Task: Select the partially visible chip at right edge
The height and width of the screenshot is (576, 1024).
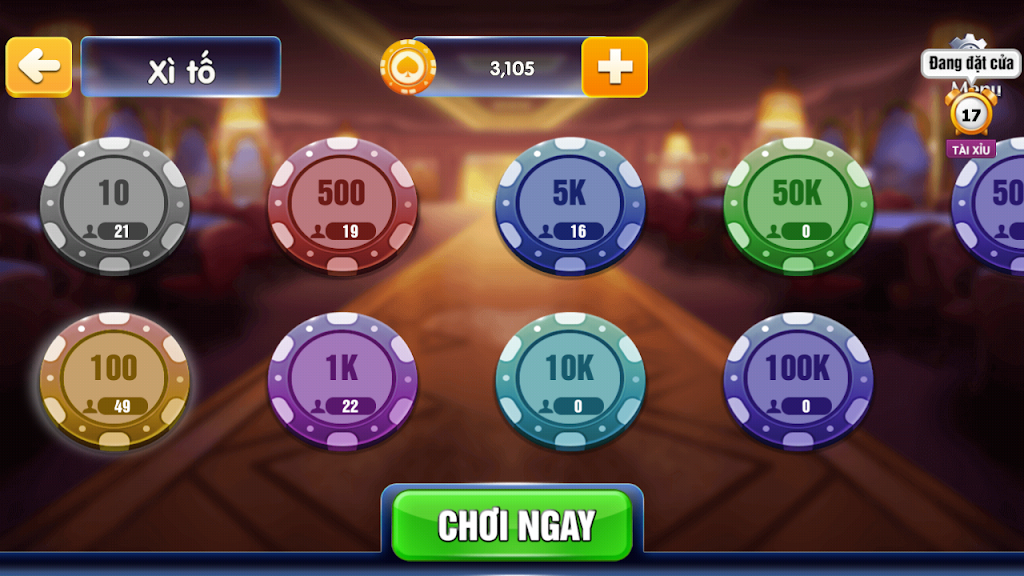Action: pyautogui.click(x=995, y=206)
